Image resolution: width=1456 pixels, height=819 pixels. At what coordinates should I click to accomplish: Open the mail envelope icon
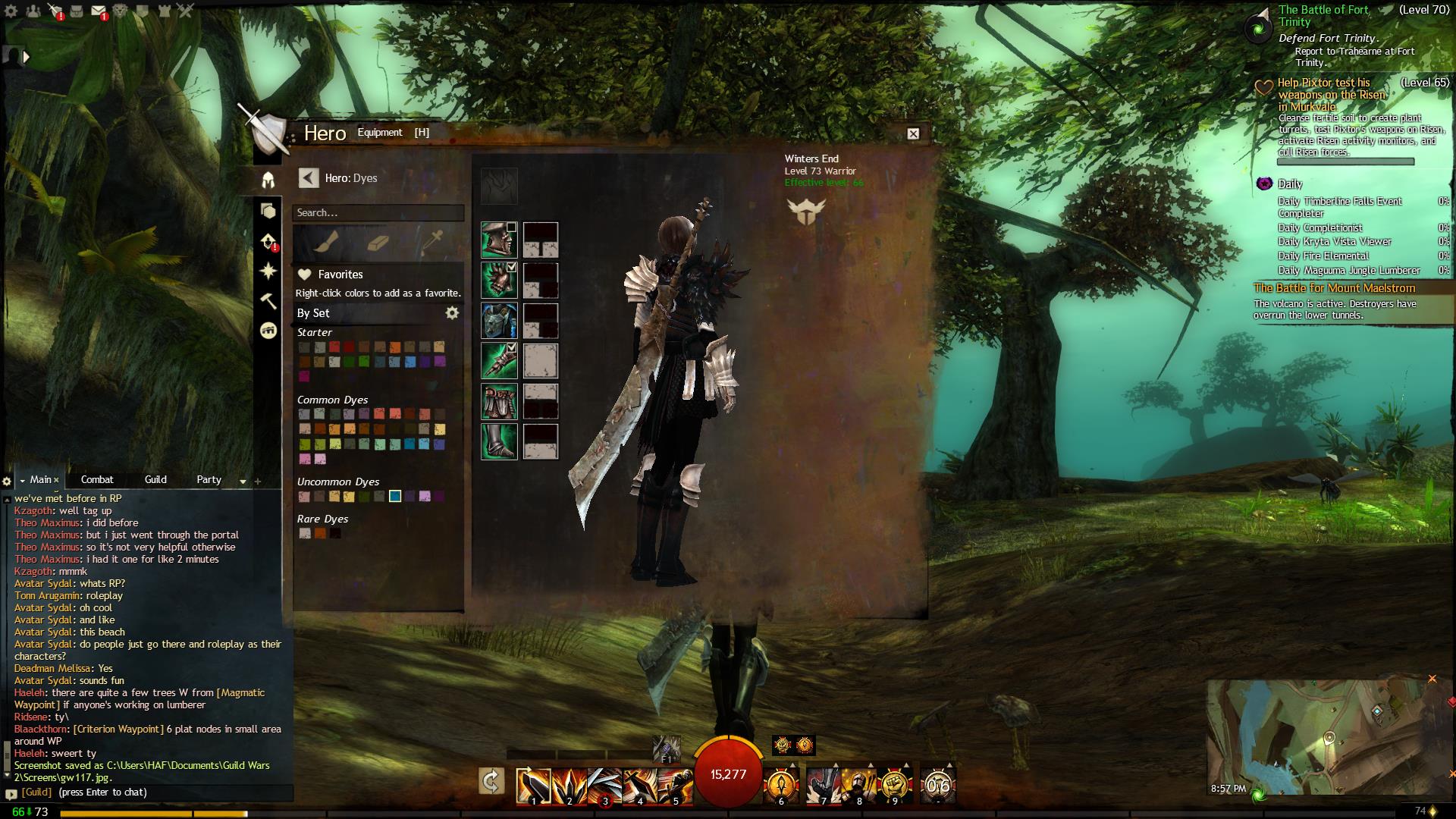pyautogui.click(x=99, y=11)
